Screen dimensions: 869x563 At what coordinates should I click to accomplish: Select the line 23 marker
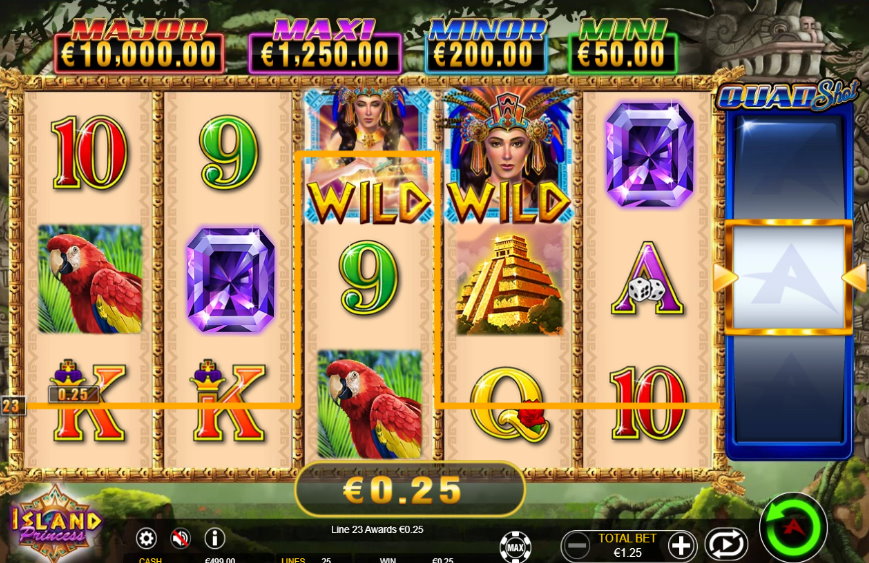[x=12, y=406]
